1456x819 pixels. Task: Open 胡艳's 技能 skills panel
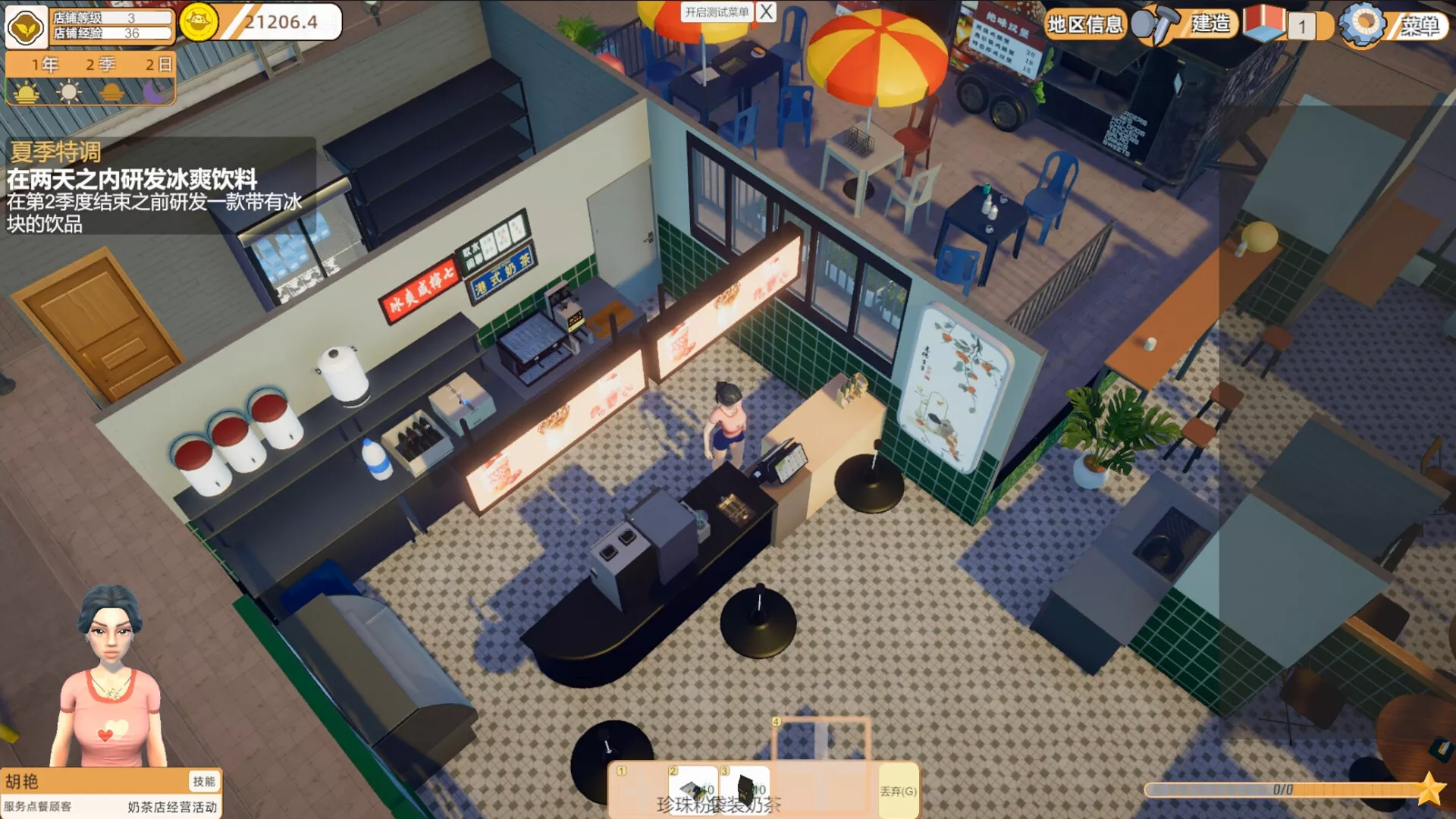[203, 781]
